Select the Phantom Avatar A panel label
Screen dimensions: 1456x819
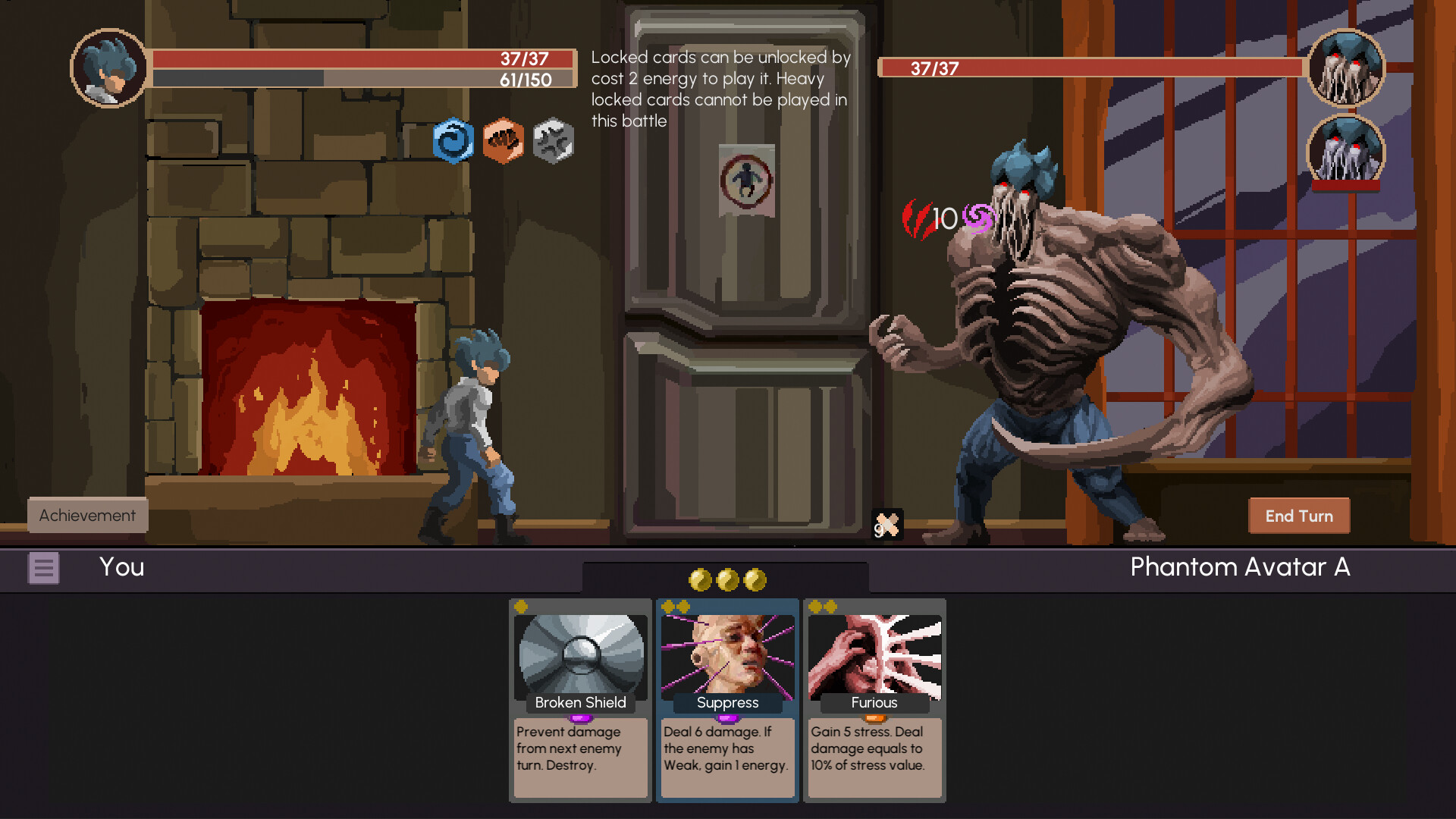point(1239,567)
